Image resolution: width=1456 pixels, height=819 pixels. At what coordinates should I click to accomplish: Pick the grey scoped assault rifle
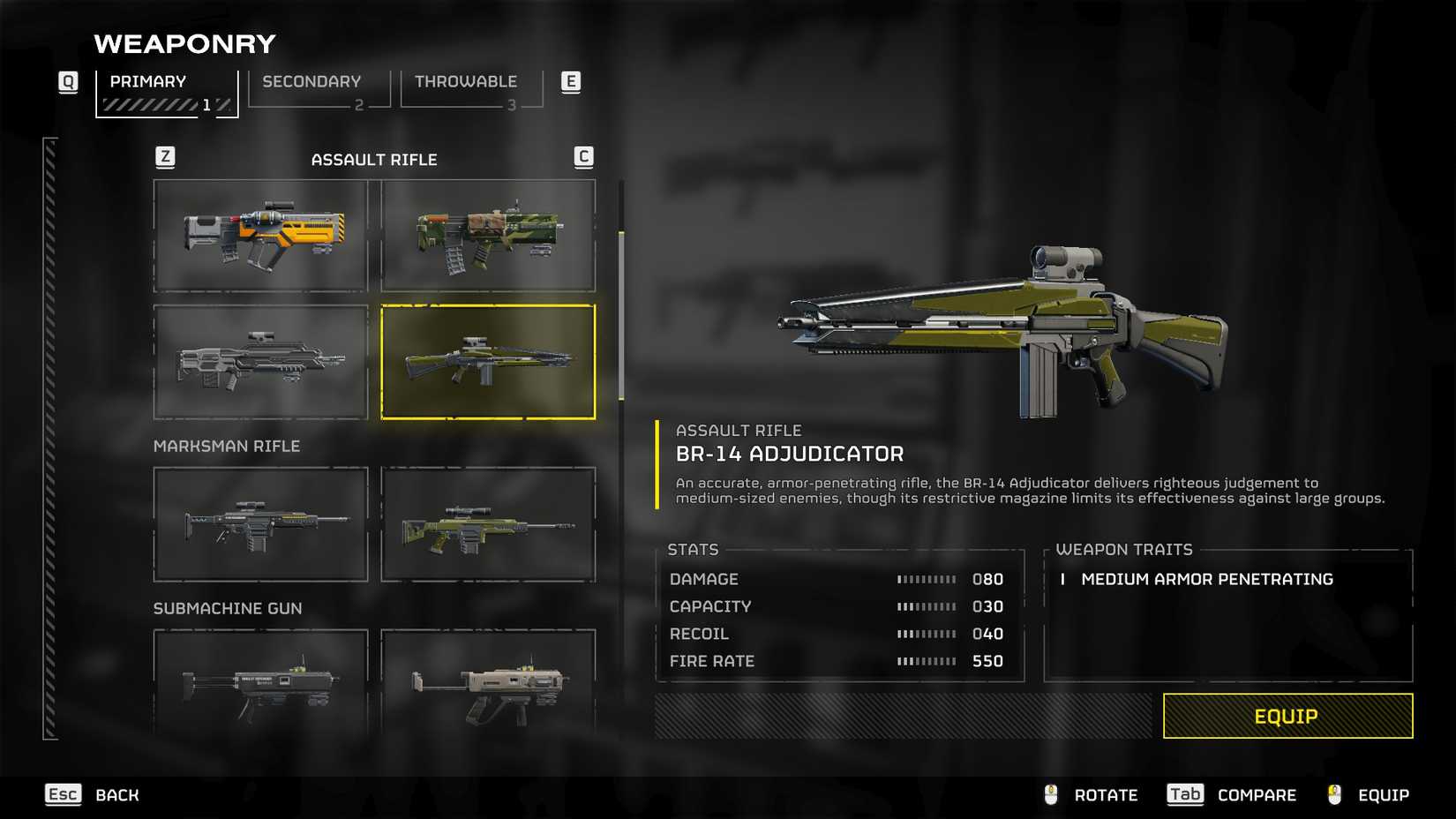260,362
